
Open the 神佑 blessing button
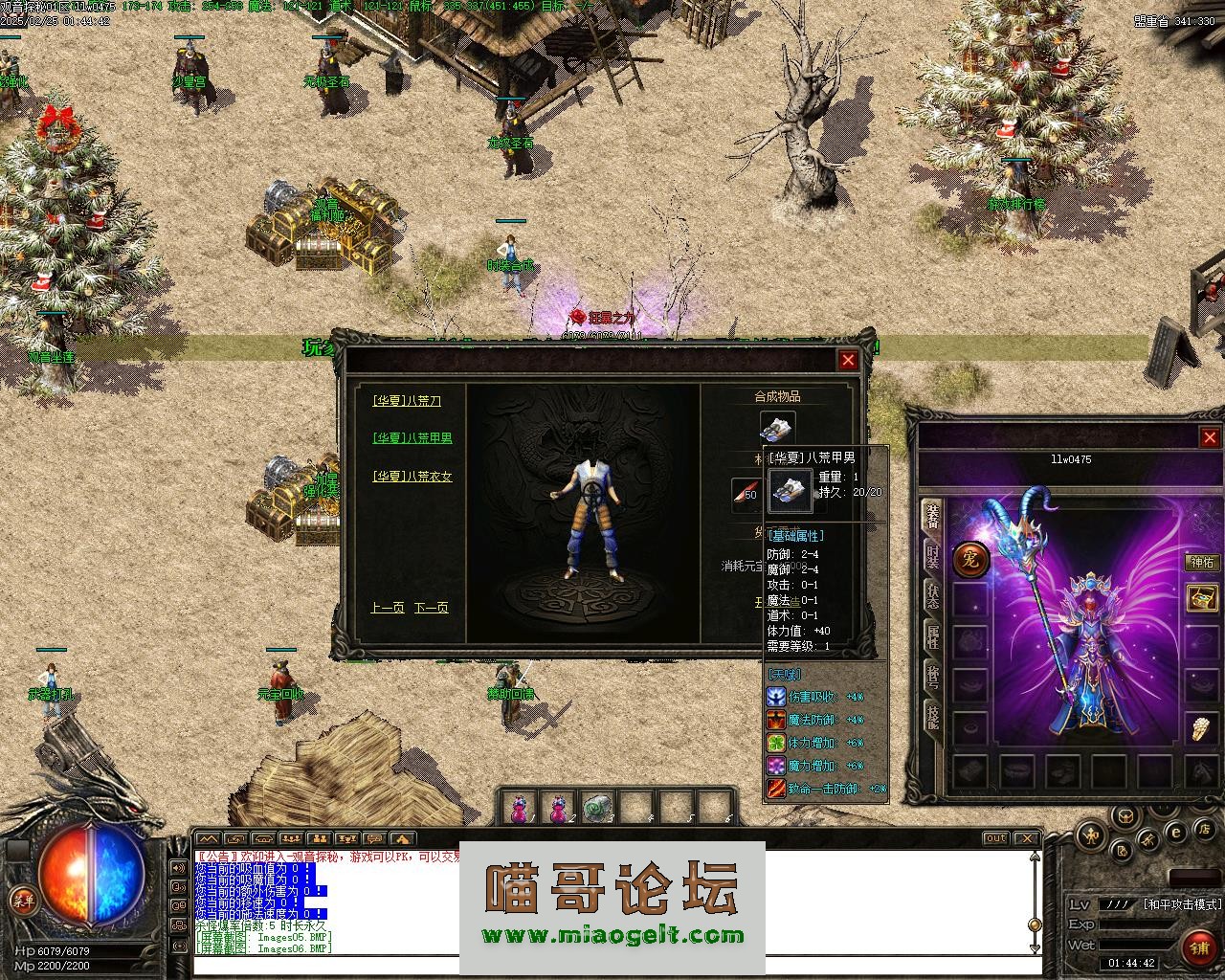tap(1202, 562)
